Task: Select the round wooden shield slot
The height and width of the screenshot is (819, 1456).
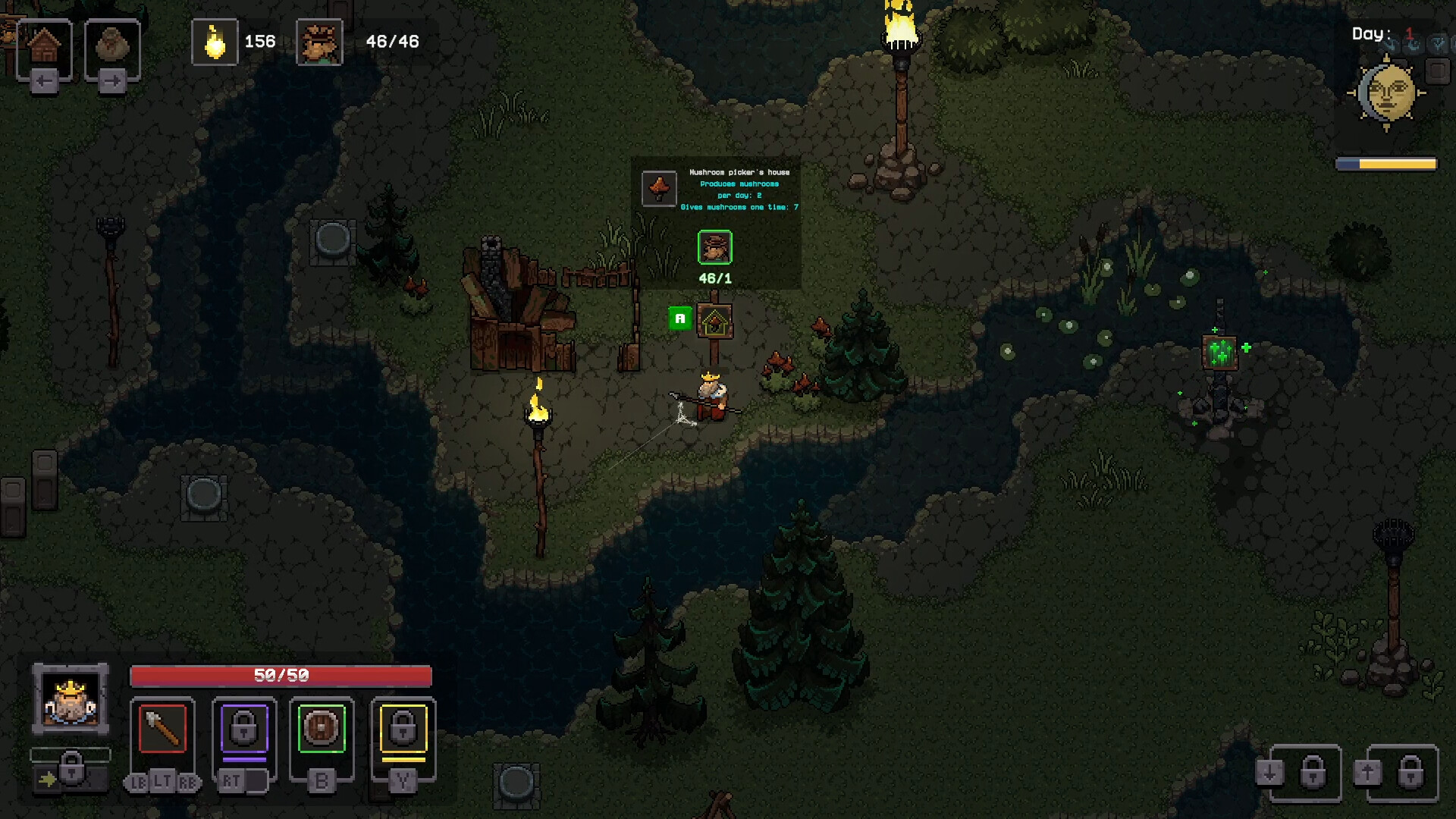Action: coord(322,729)
